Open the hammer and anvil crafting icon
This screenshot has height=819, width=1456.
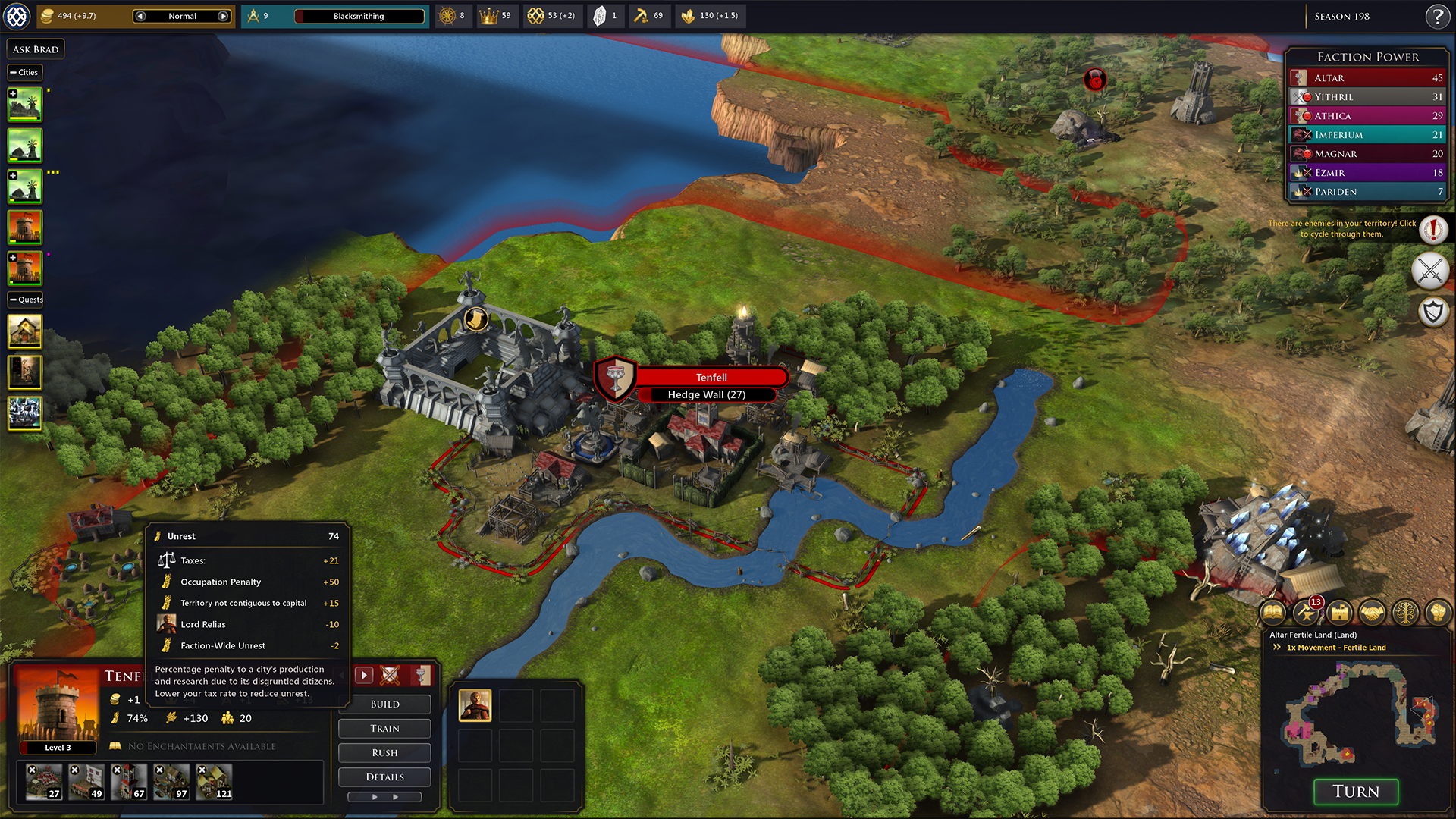[1306, 612]
